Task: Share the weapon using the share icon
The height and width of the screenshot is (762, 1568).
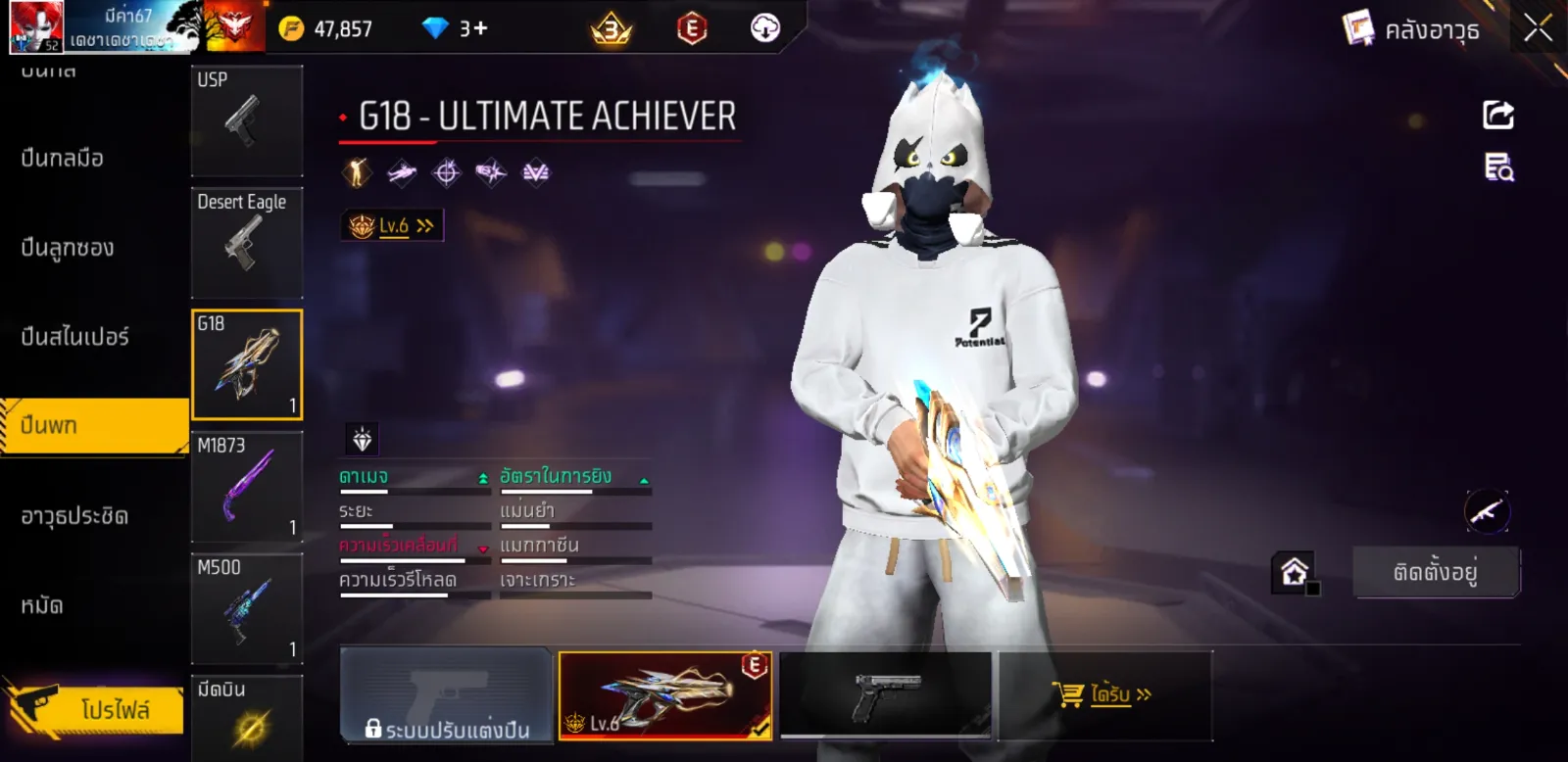Action: (1497, 116)
